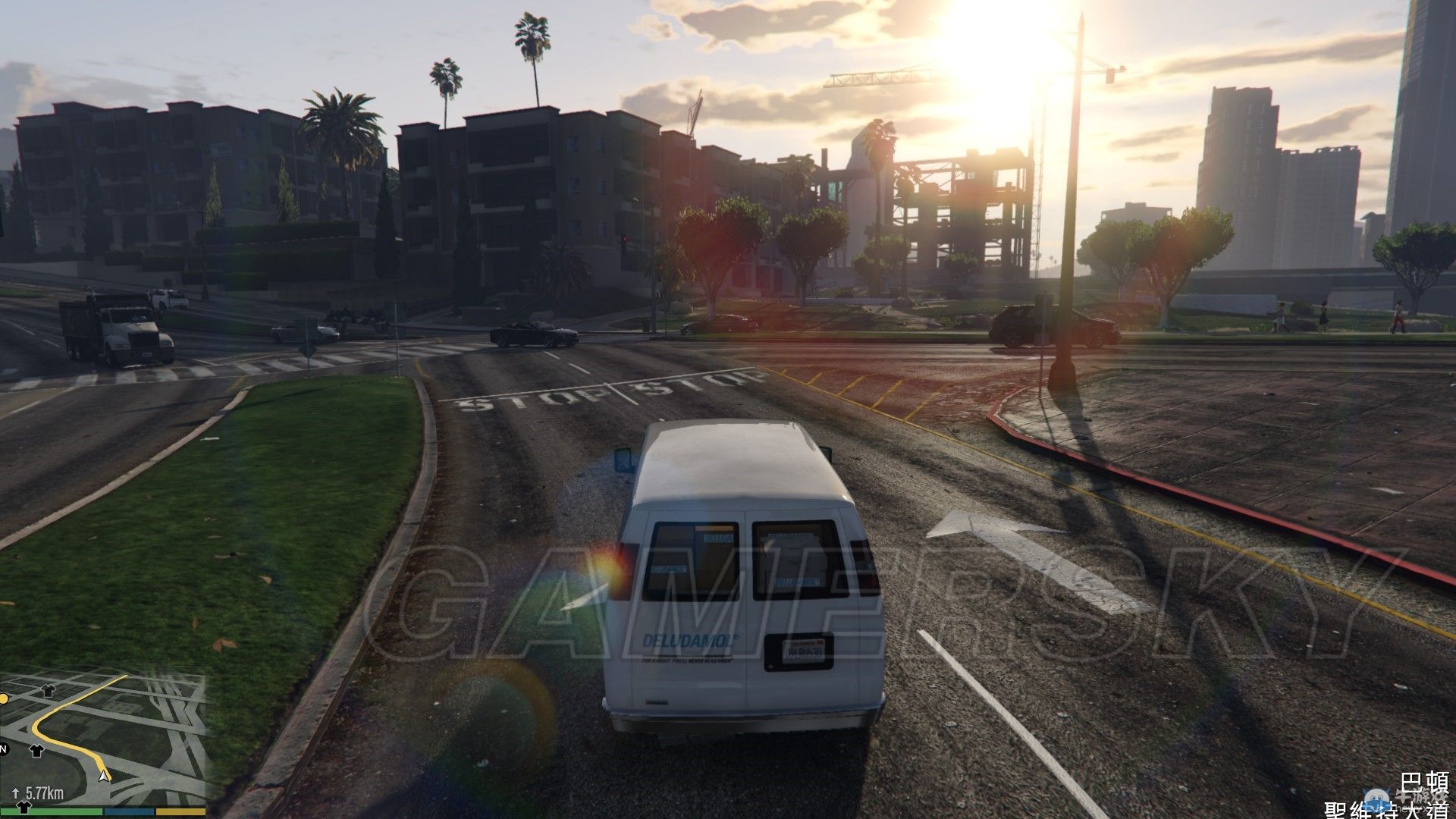Select the white player arrow on the minimap
Screen dimensions: 1456x819
[103, 777]
